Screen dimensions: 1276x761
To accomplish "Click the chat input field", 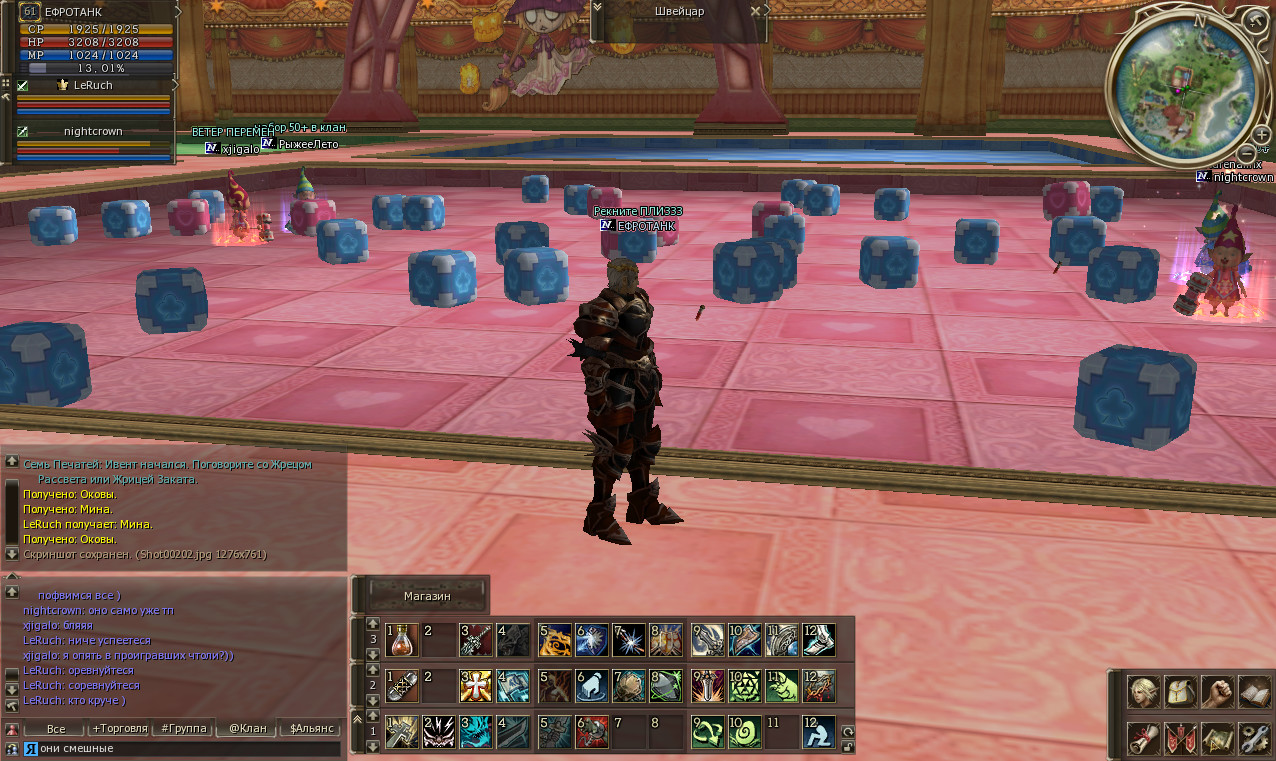I will click(x=185, y=748).
